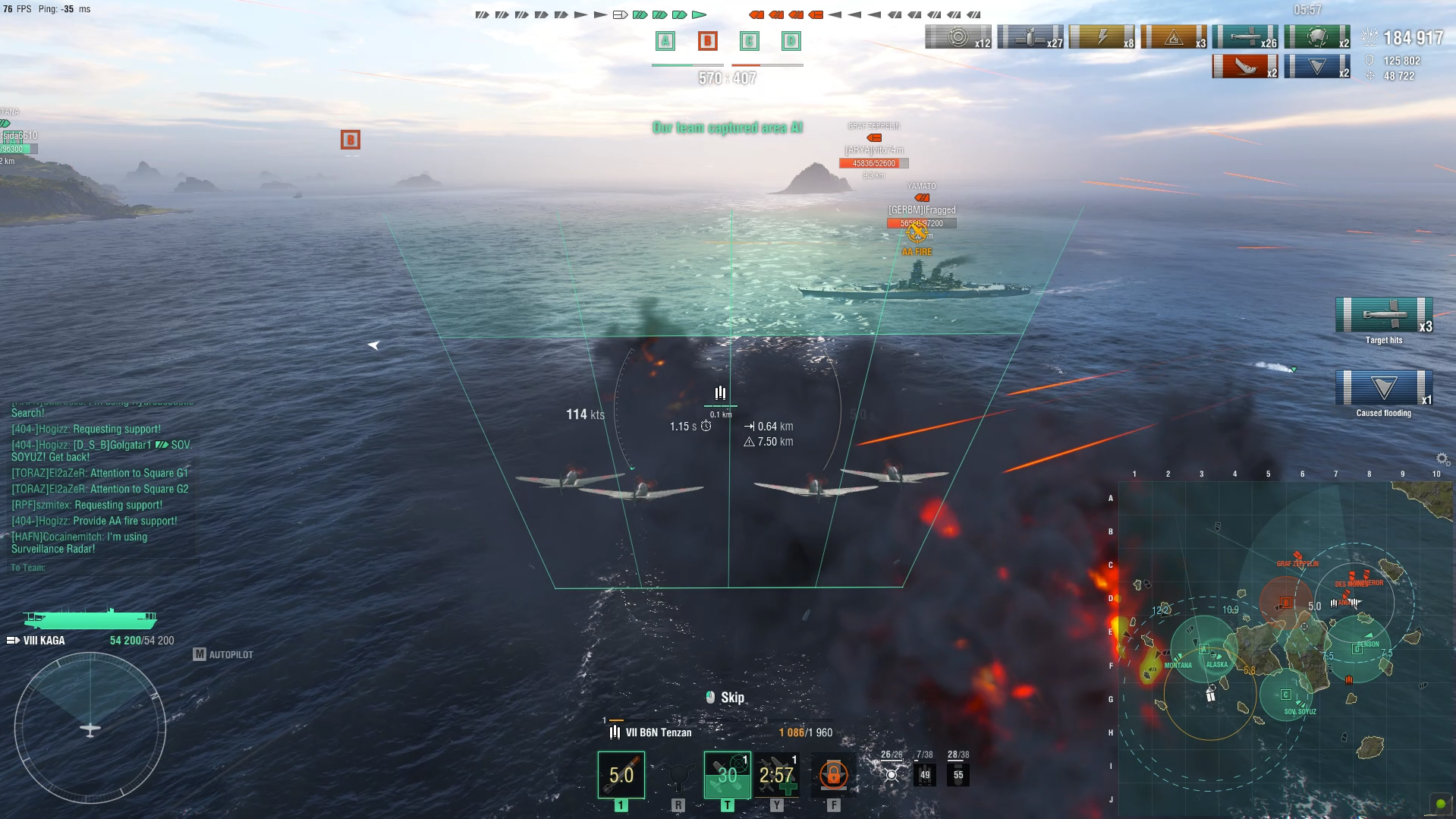Image resolution: width=1456 pixels, height=819 pixels.
Task: Click the green dot button on minimap corner
Action: click(x=1440, y=804)
